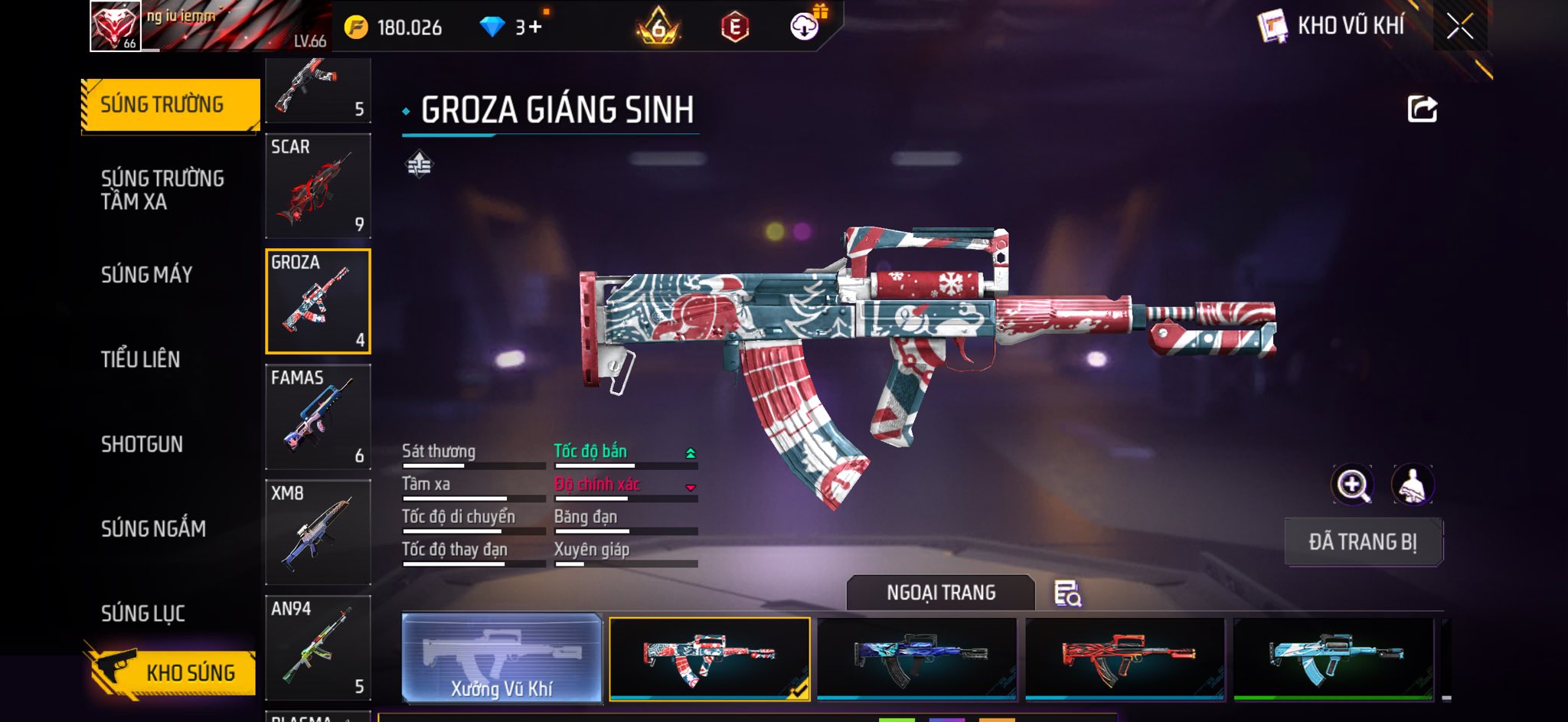Switch to the Shotgun category

click(x=142, y=444)
